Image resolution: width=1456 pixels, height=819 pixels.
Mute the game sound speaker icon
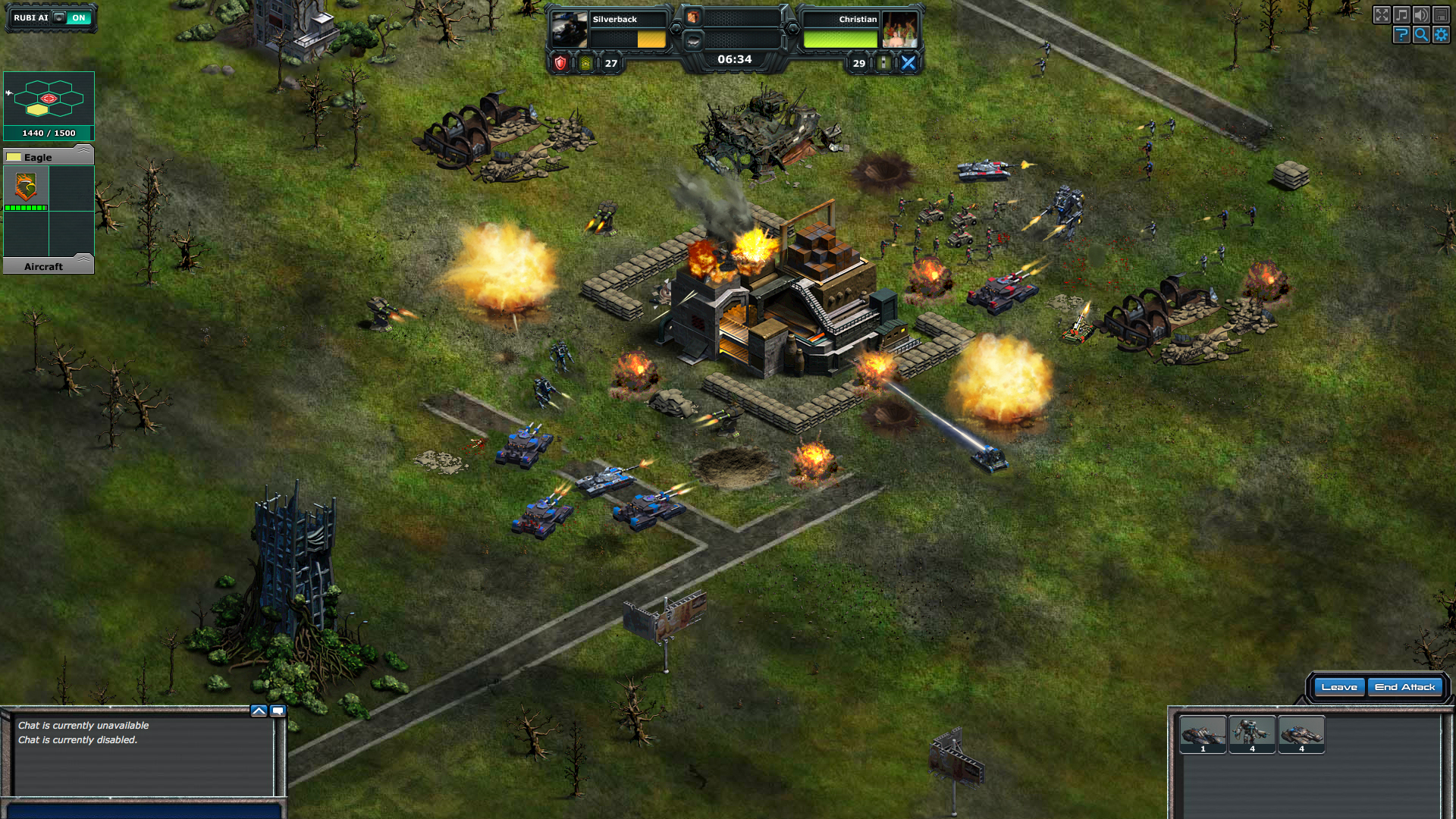coord(1421,14)
